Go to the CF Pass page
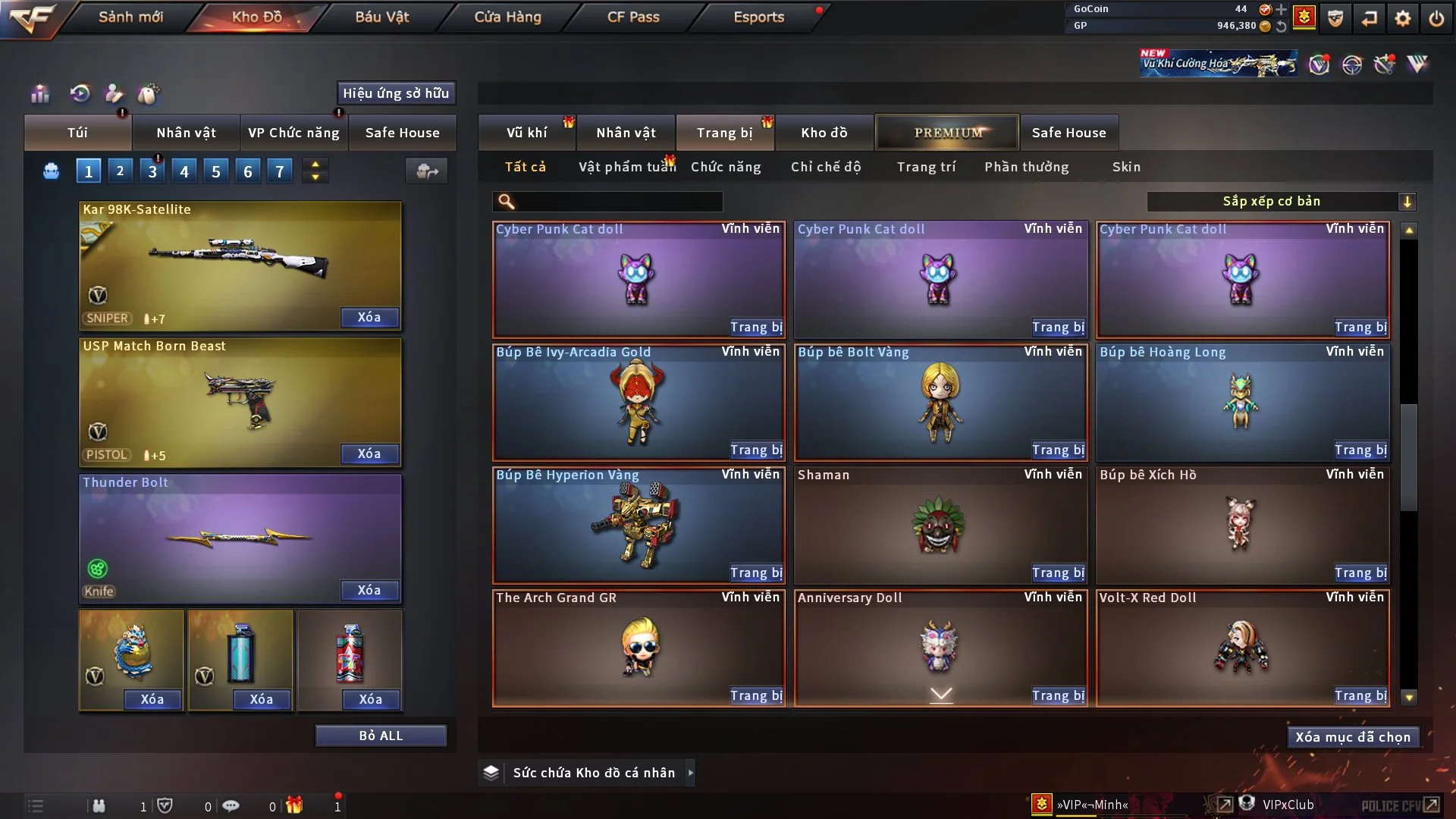Viewport: 1456px width, 819px height. click(x=633, y=17)
